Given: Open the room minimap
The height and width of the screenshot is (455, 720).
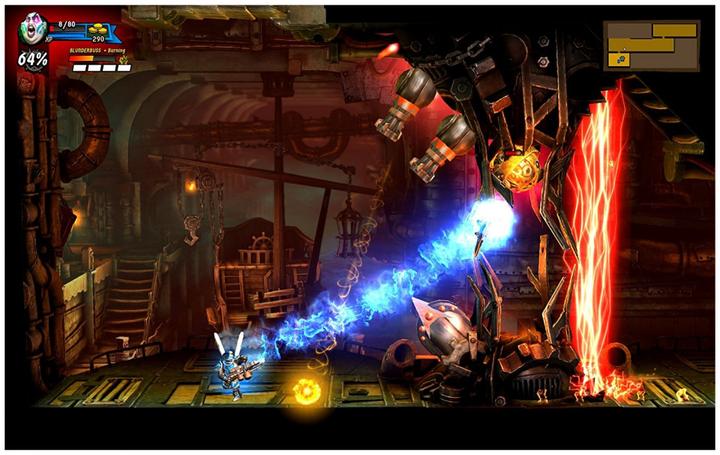Looking at the screenshot, I should coord(651,45).
